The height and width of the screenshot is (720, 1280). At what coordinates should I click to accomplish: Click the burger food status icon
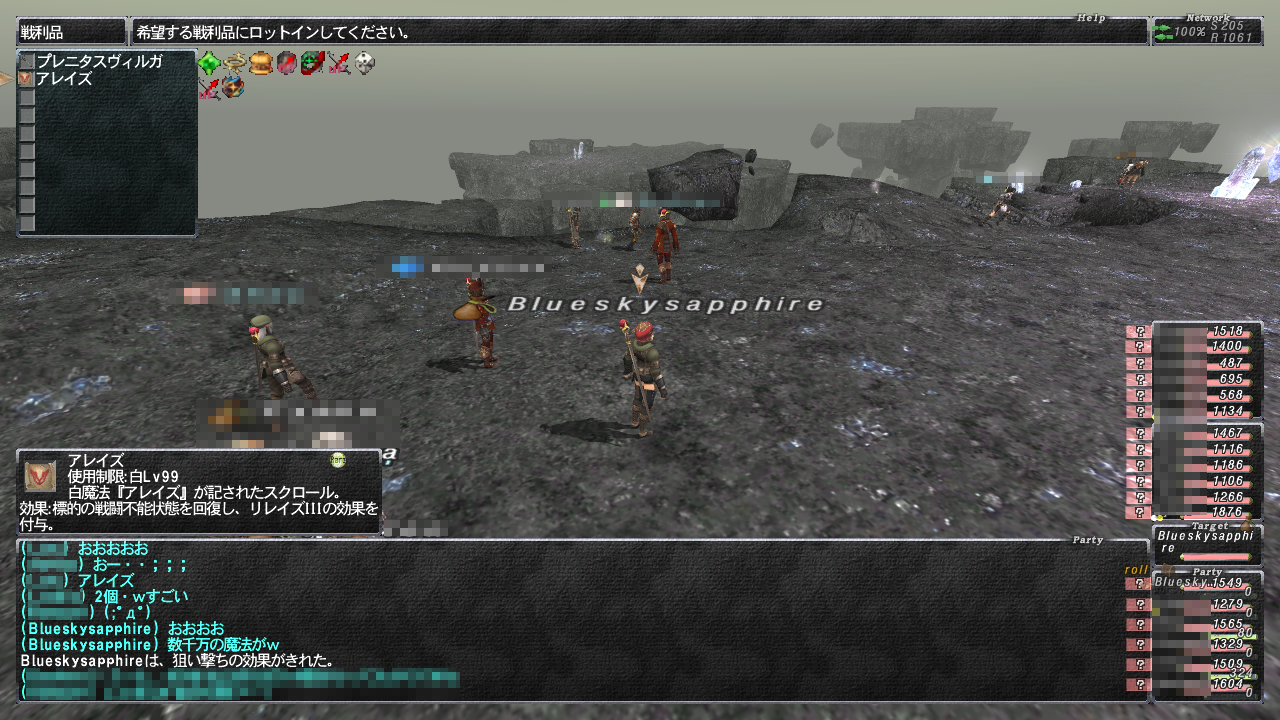(261, 64)
